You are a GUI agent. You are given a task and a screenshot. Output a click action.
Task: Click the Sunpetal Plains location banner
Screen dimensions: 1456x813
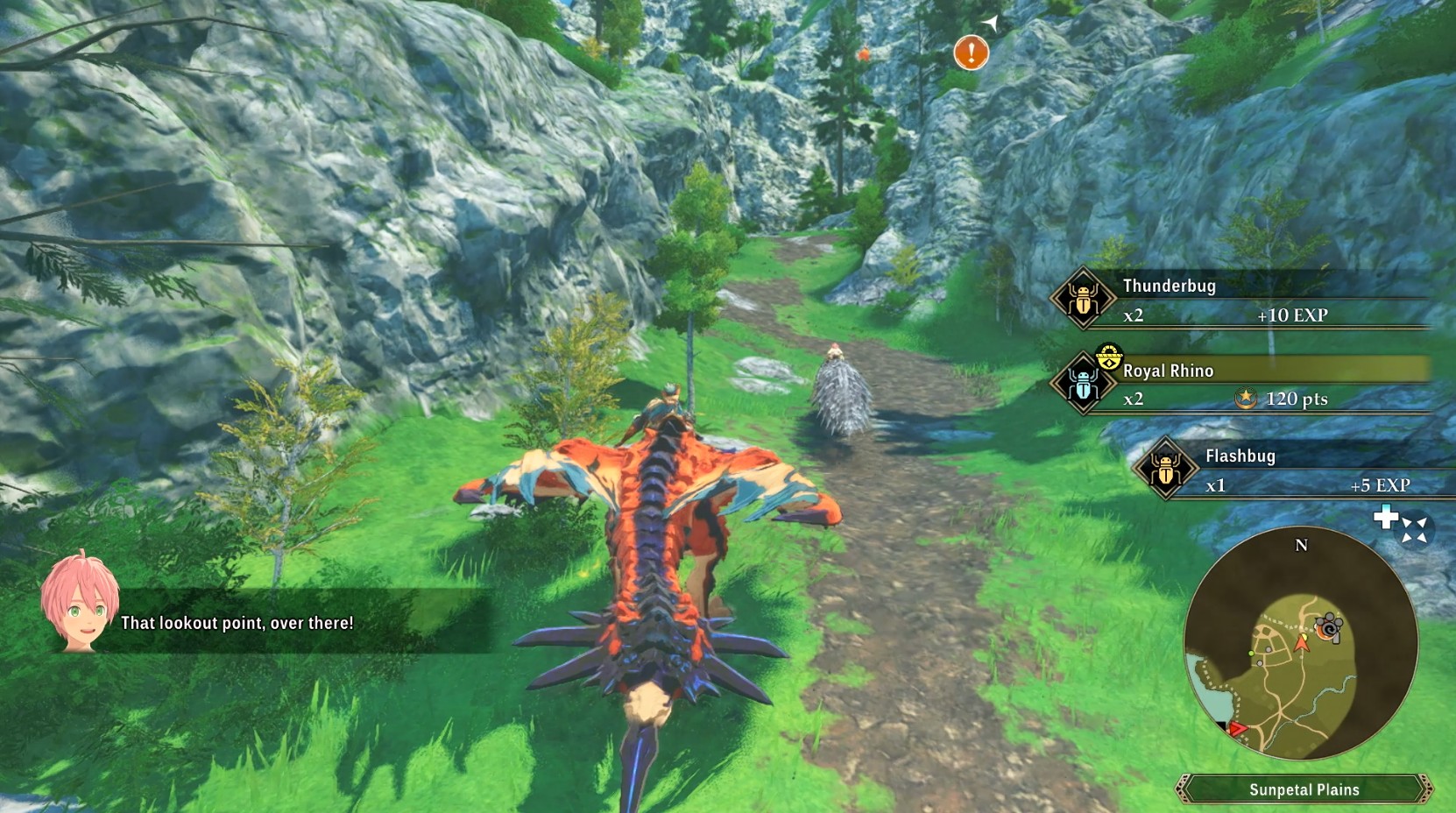click(x=1304, y=789)
